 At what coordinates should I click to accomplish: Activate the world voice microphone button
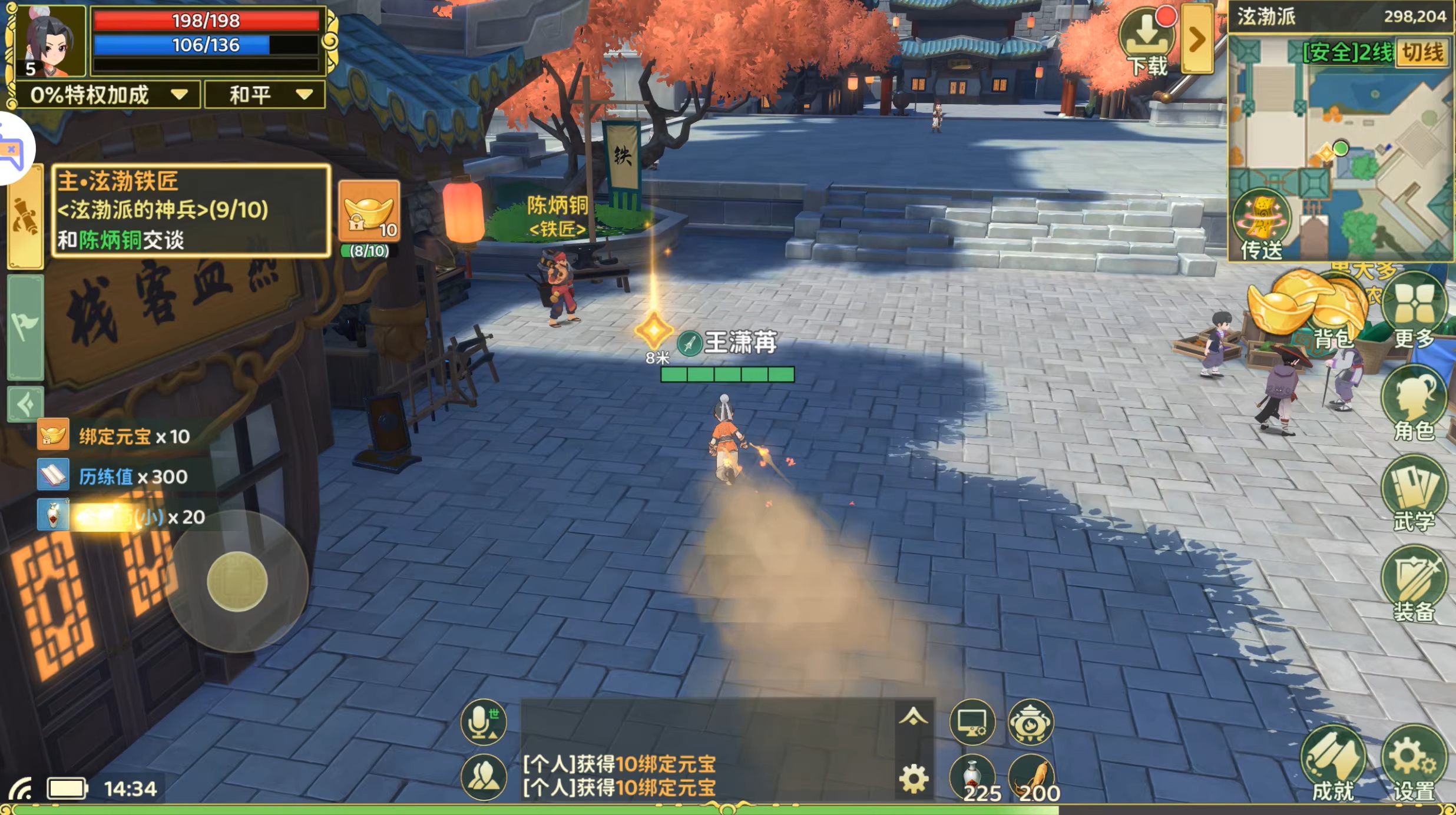[x=484, y=722]
